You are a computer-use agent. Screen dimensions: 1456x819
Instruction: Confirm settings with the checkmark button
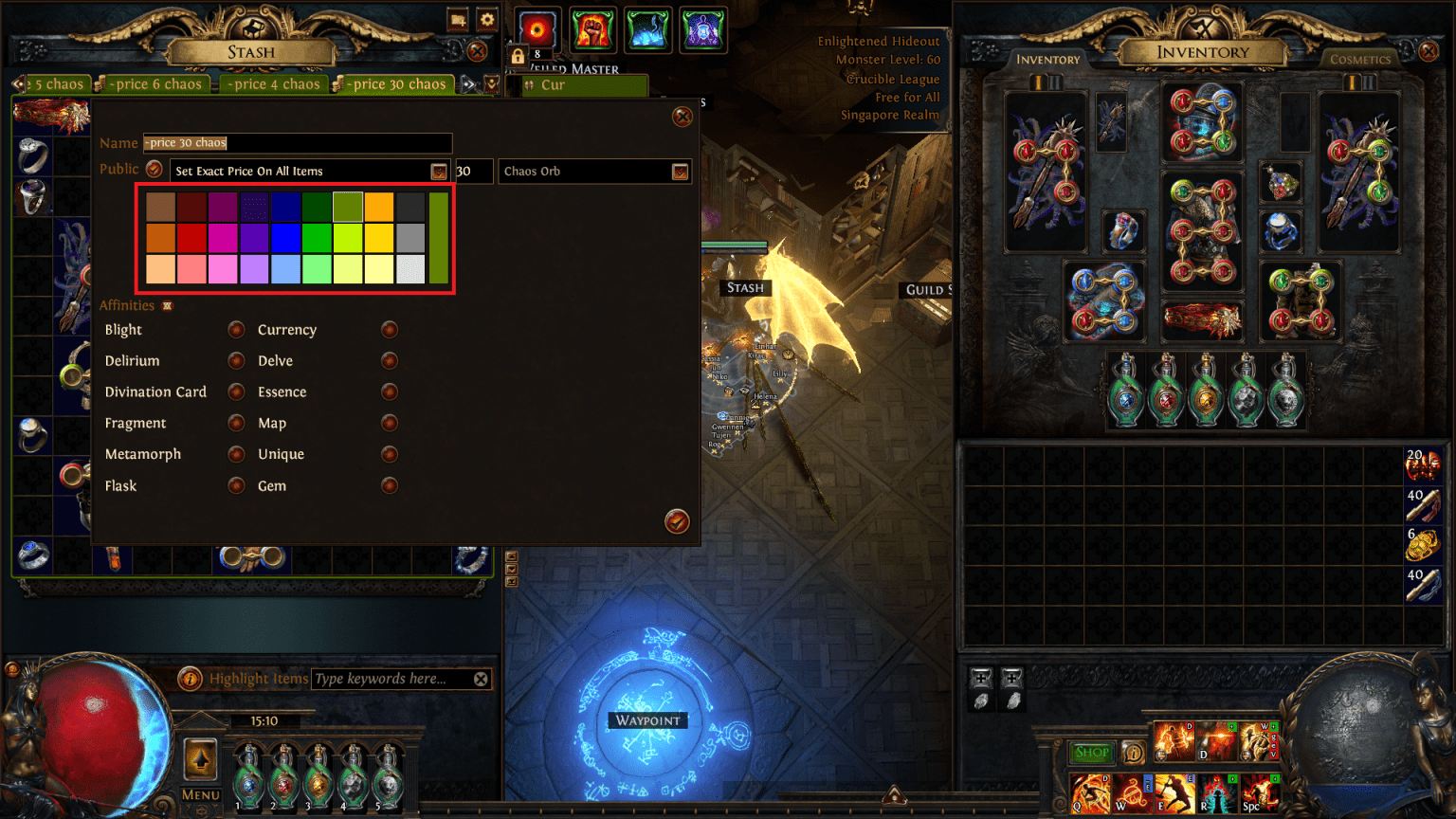click(x=677, y=521)
